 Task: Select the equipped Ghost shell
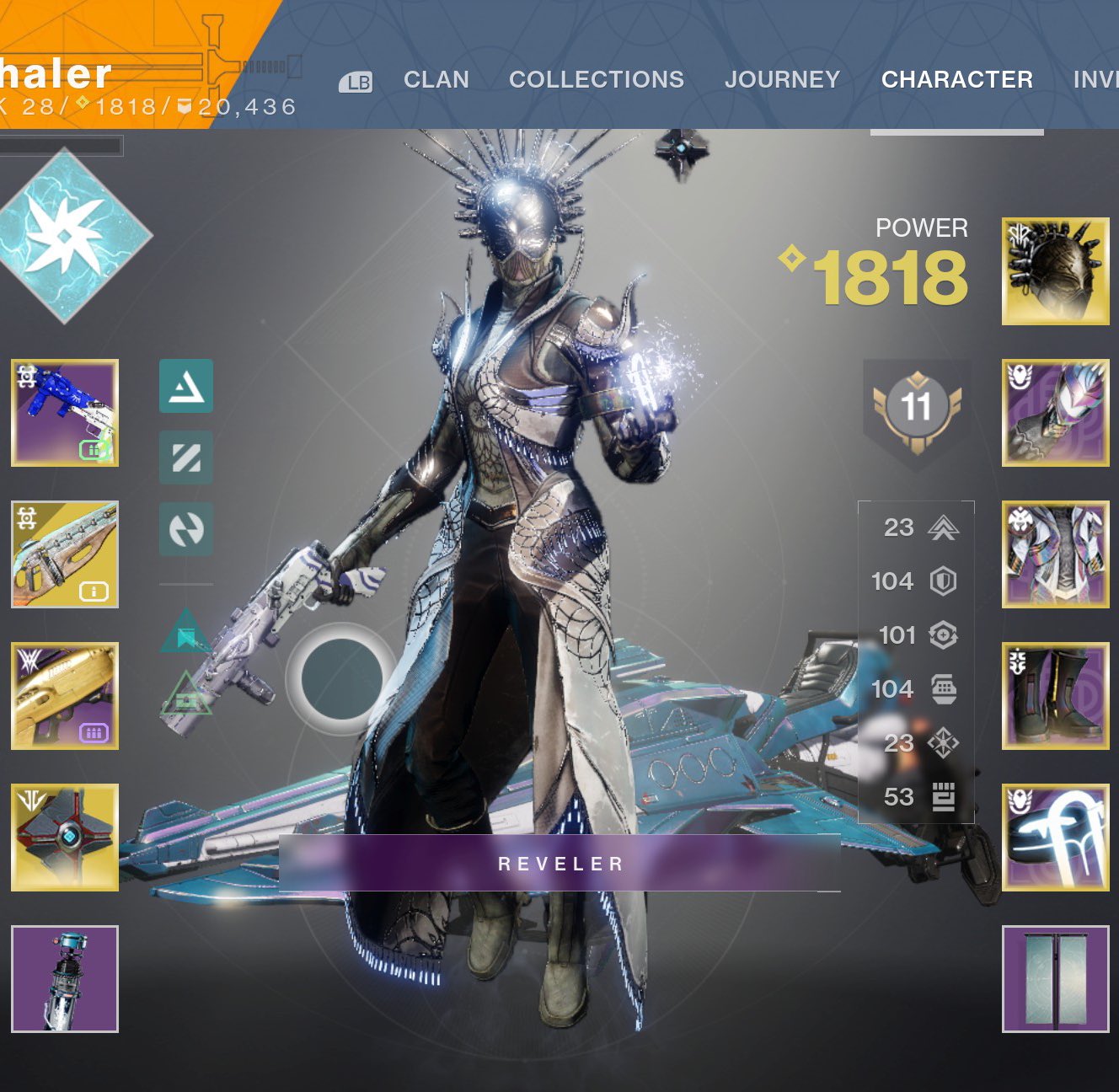click(x=66, y=834)
